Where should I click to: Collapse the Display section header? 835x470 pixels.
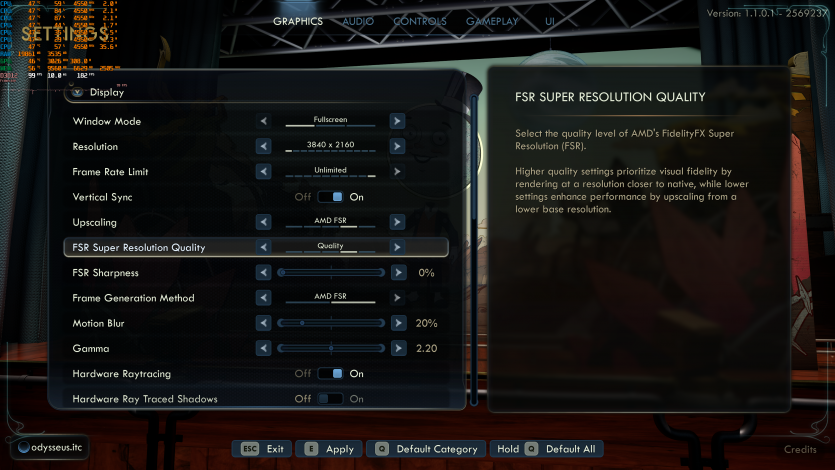click(77, 92)
